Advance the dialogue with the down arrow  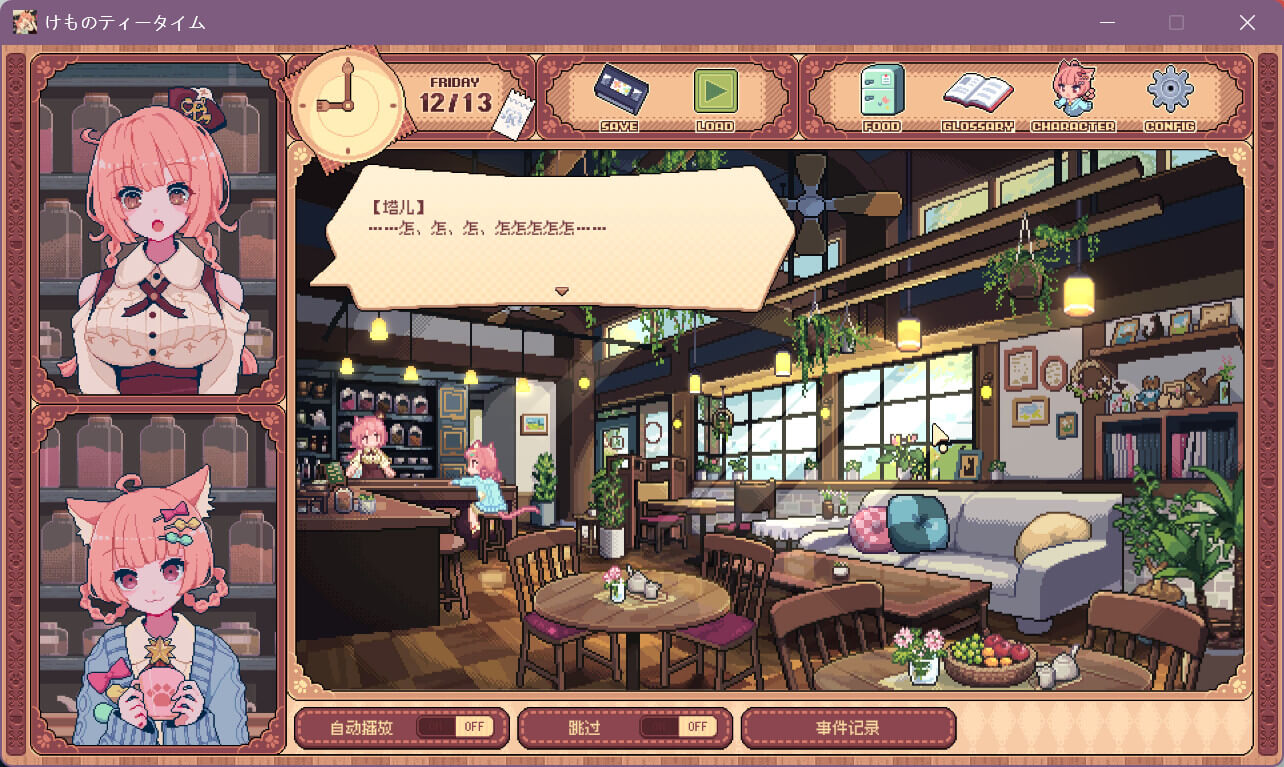[x=562, y=291]
